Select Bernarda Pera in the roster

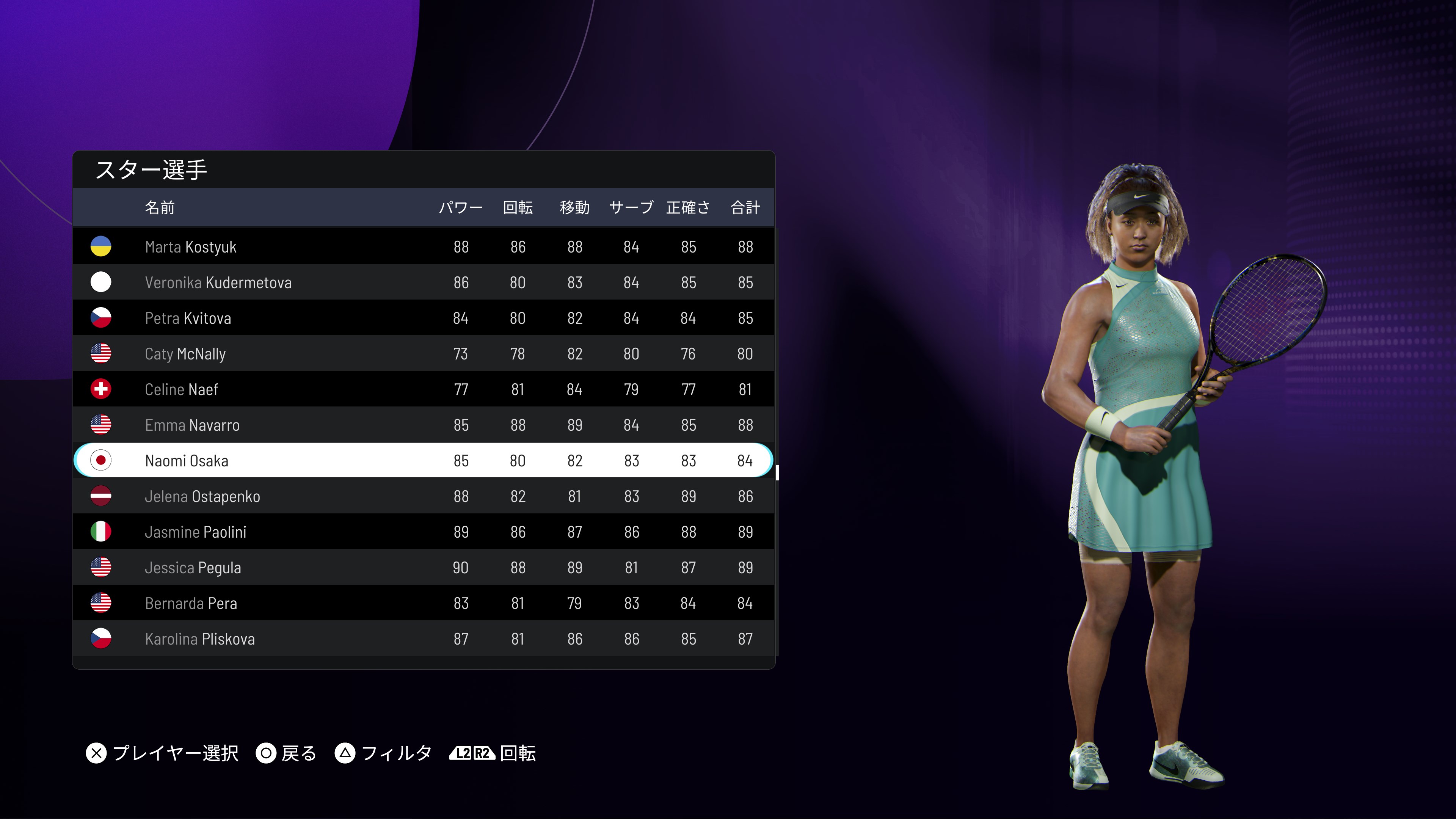[423, 602]
